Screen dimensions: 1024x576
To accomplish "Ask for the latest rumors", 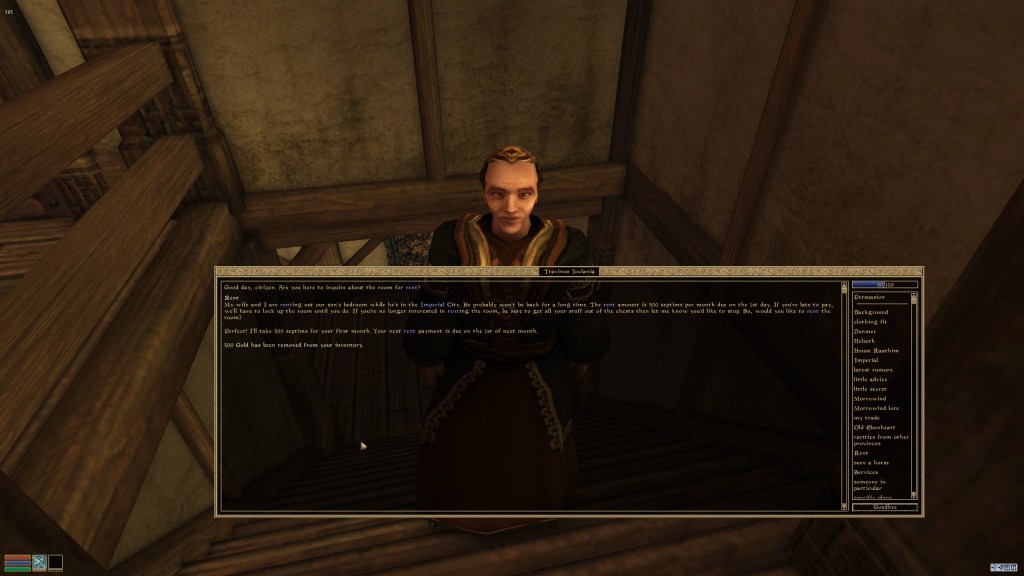I will (x=873, y=370).
